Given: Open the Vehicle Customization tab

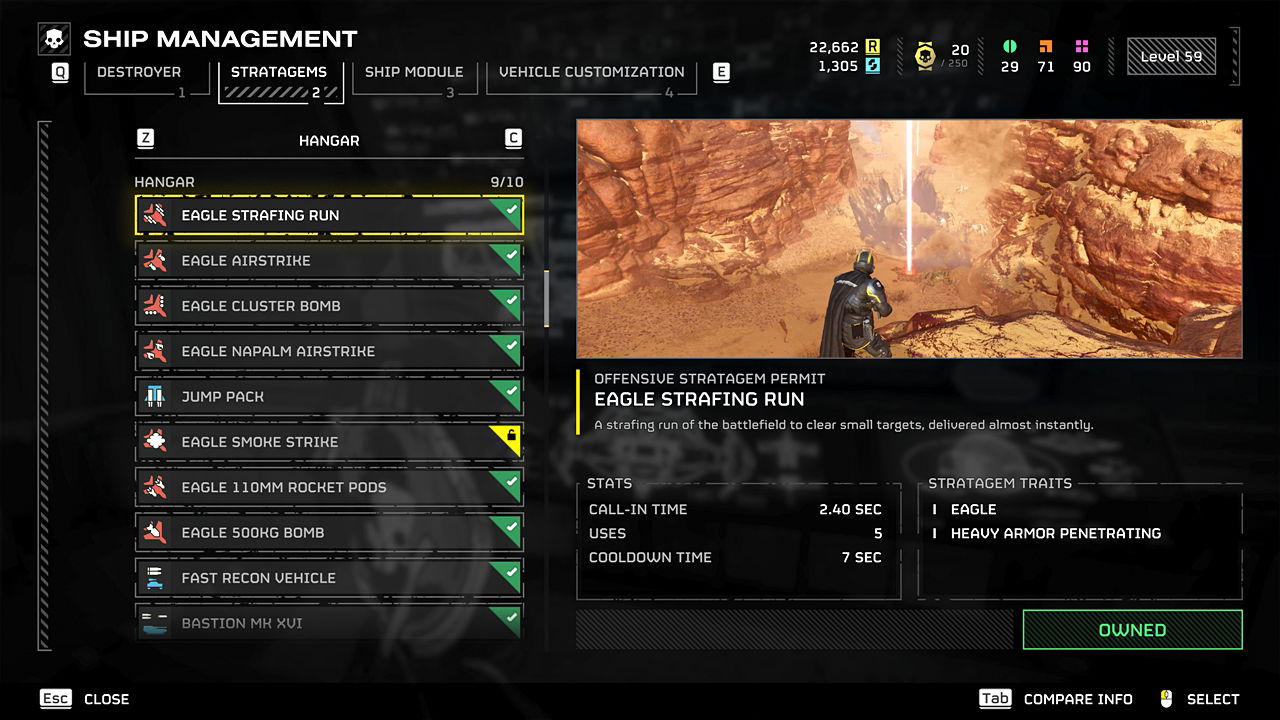Looking at the screenshot, I should (x=591, y=73).
